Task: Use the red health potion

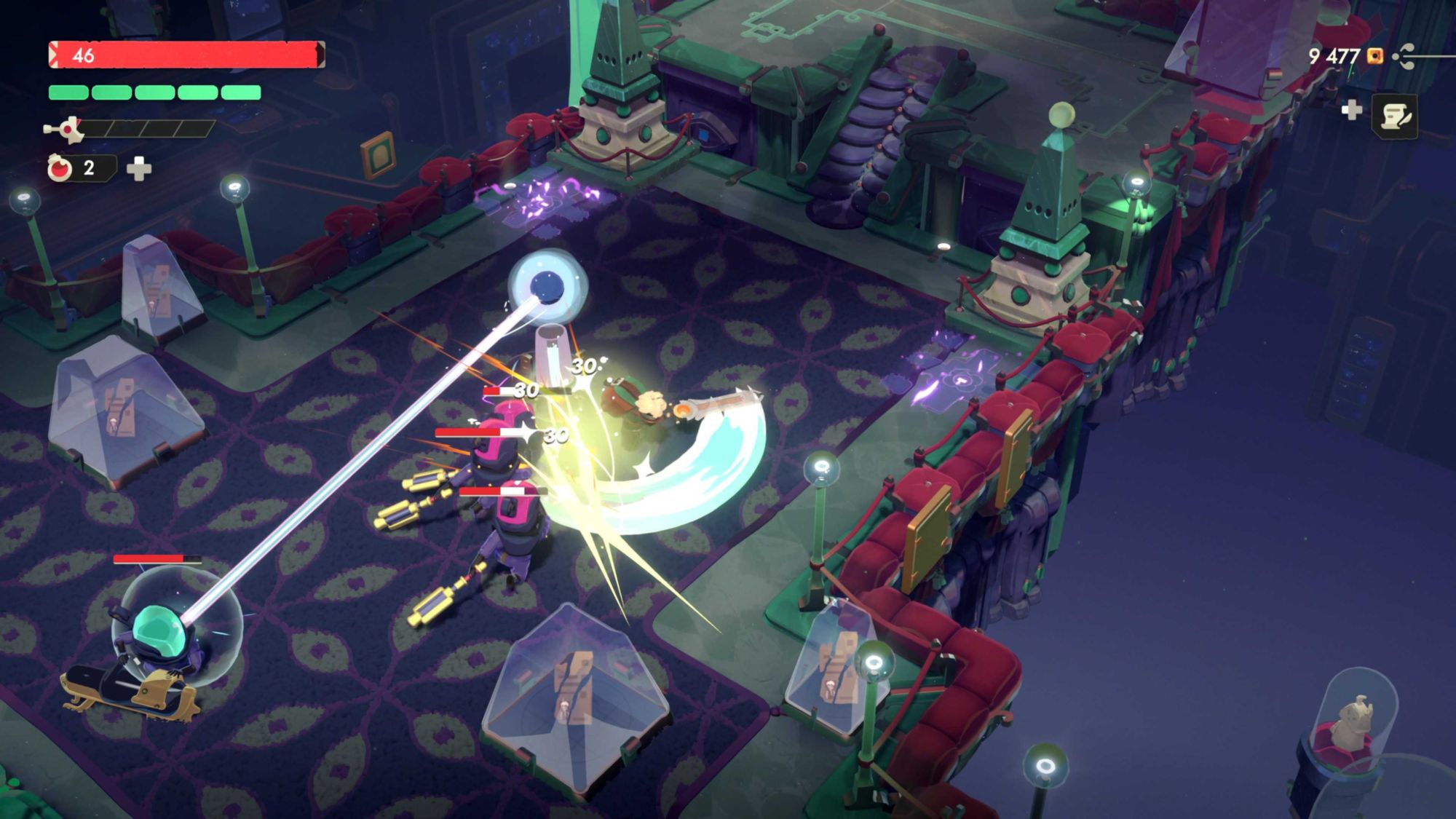Action: click(60, 168)
